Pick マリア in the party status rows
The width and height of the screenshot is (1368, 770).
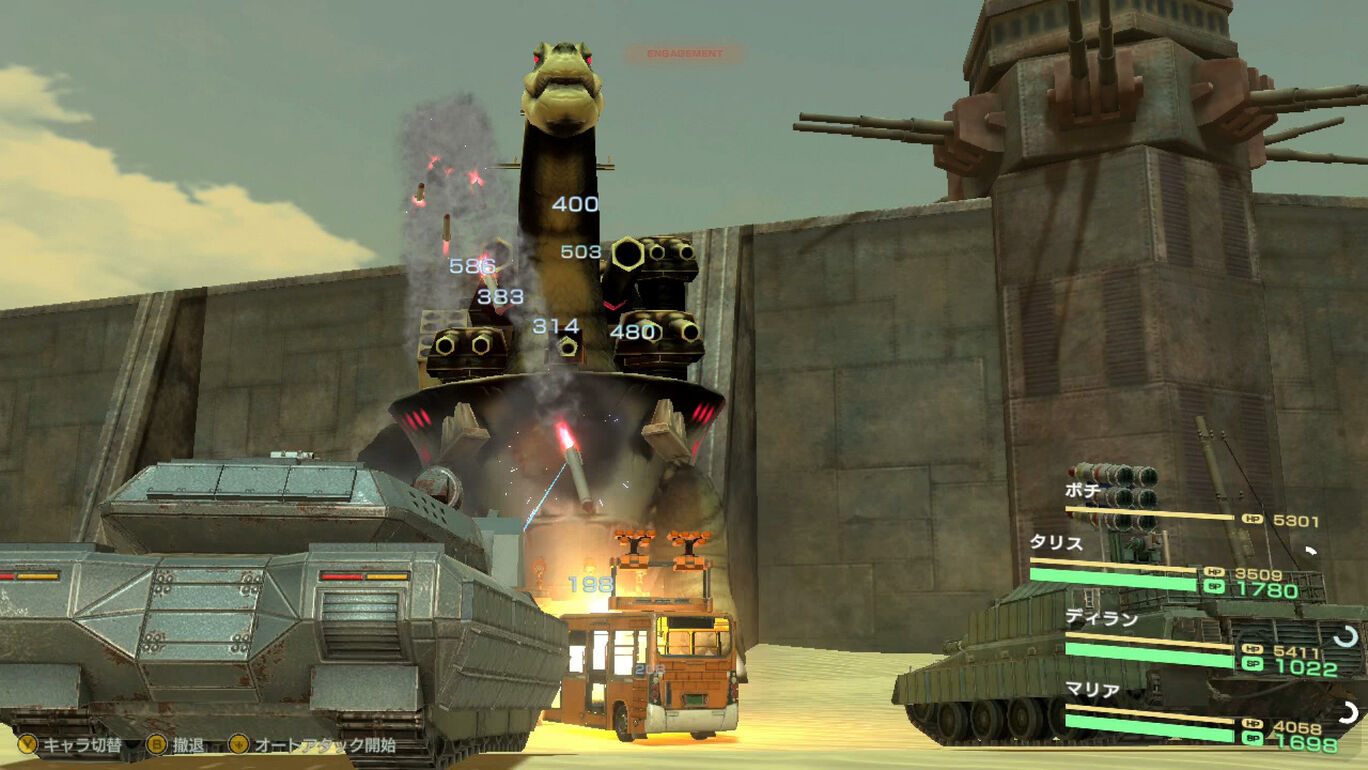(x=1092, y=692)
